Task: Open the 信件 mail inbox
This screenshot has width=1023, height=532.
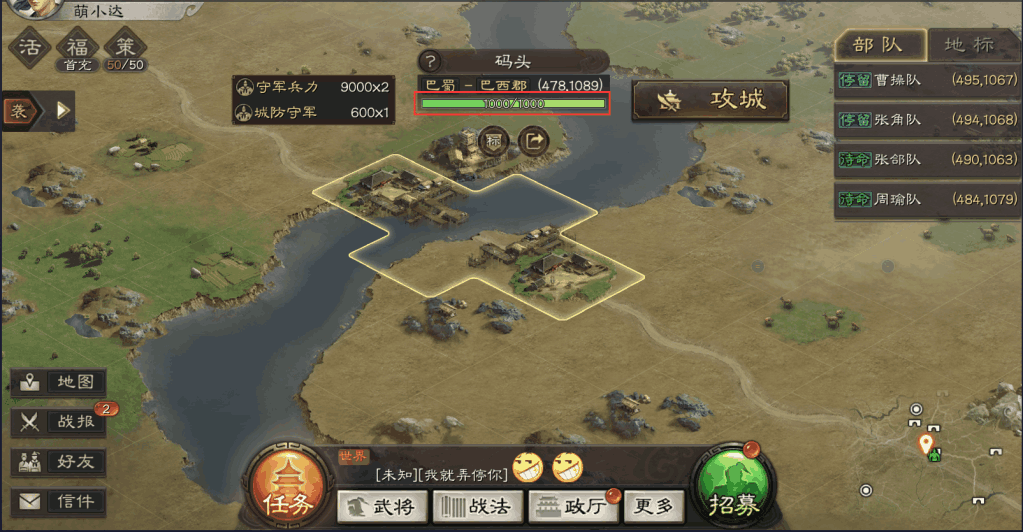Action: click(58, 502)
